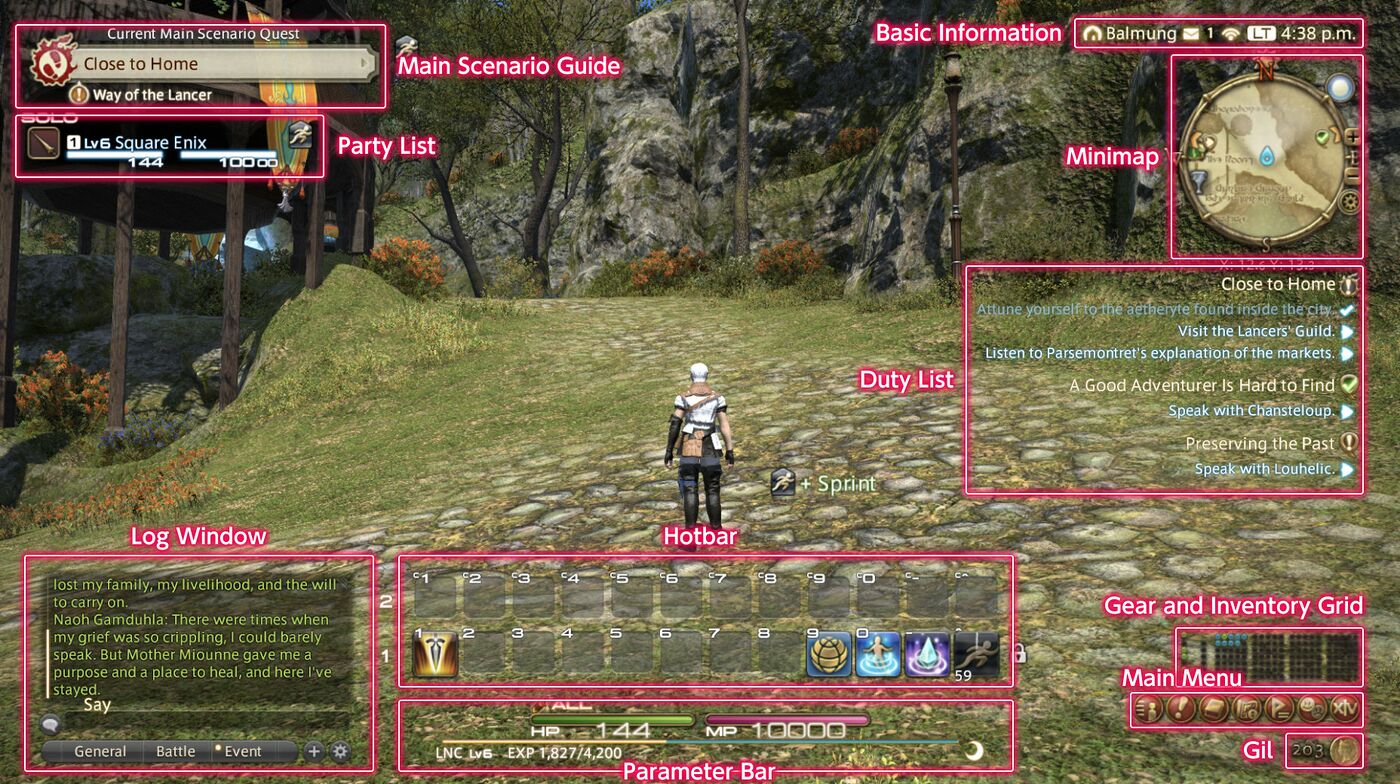
Task: Select True Thrust on the hotbar
Action: pyautogui.click(x=436, y=653)
